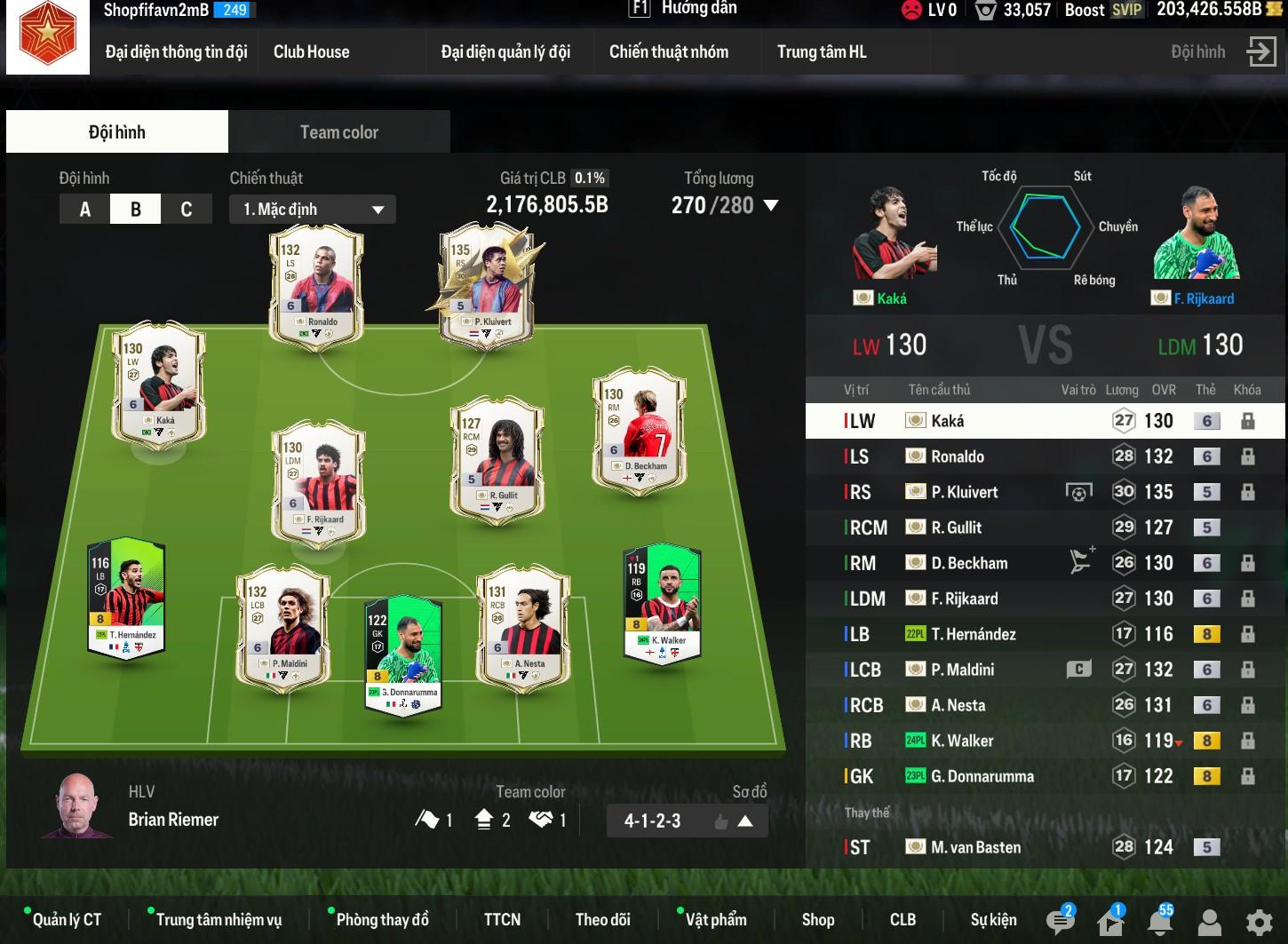The height and width of the screenshot is (944, 1288).
Task: Open the settings gear icon
Action: click(1259, 923)
